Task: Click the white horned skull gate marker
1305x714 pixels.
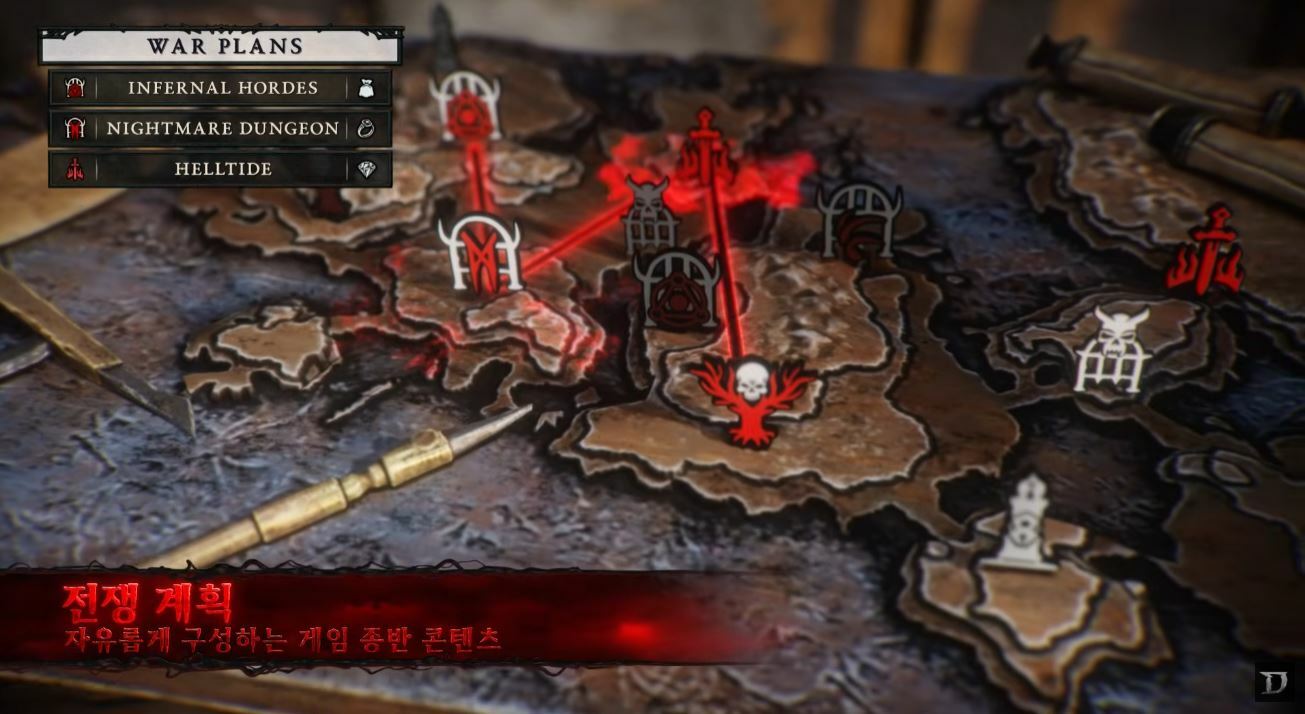Action: (1112, 350)
